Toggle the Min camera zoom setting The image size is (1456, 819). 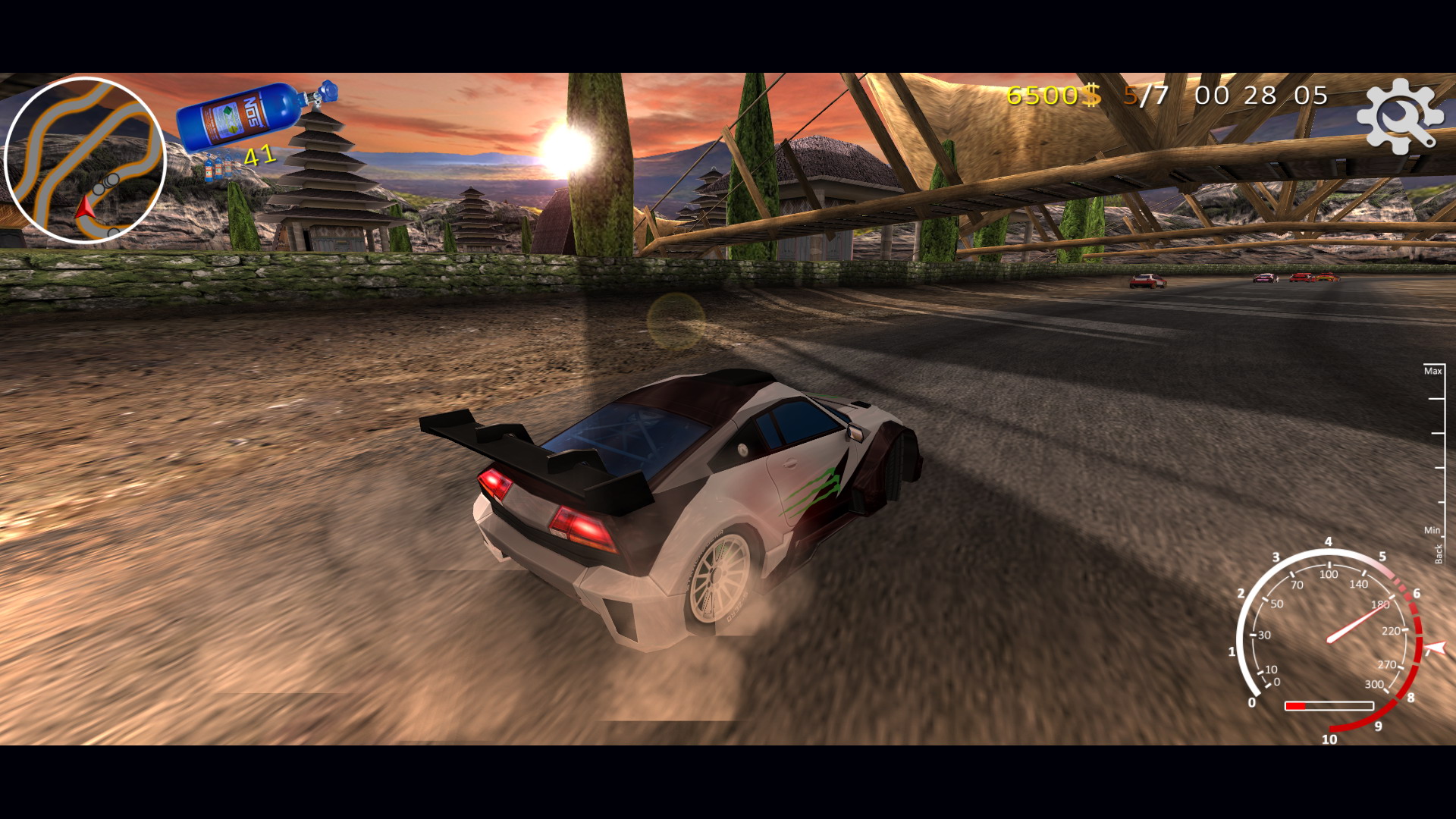click(x=1432, y=529)
